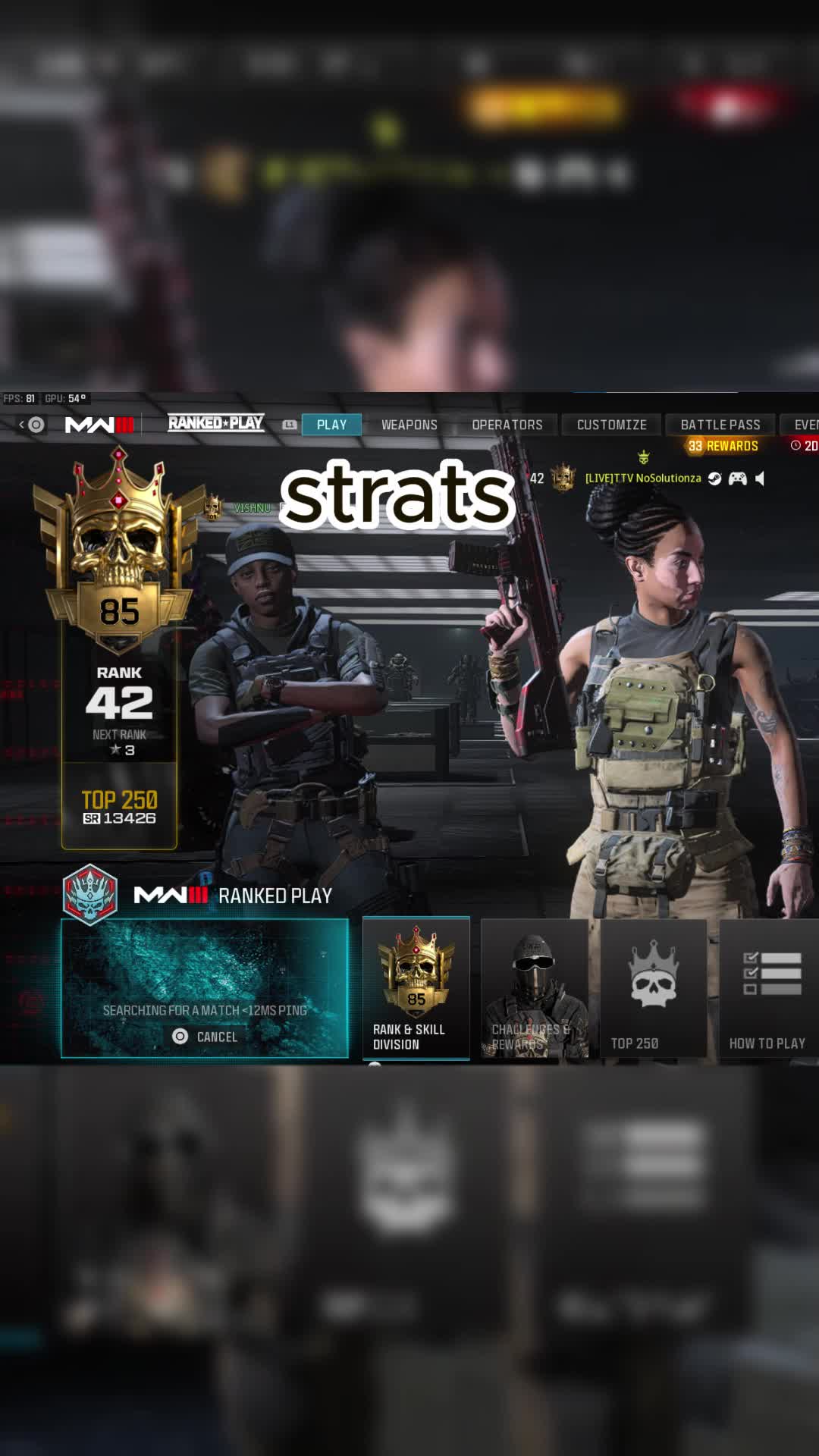Viewport: 819px width, 1456px height.
Task: Go back with the top-left arrow
Action: coord(22,425)
